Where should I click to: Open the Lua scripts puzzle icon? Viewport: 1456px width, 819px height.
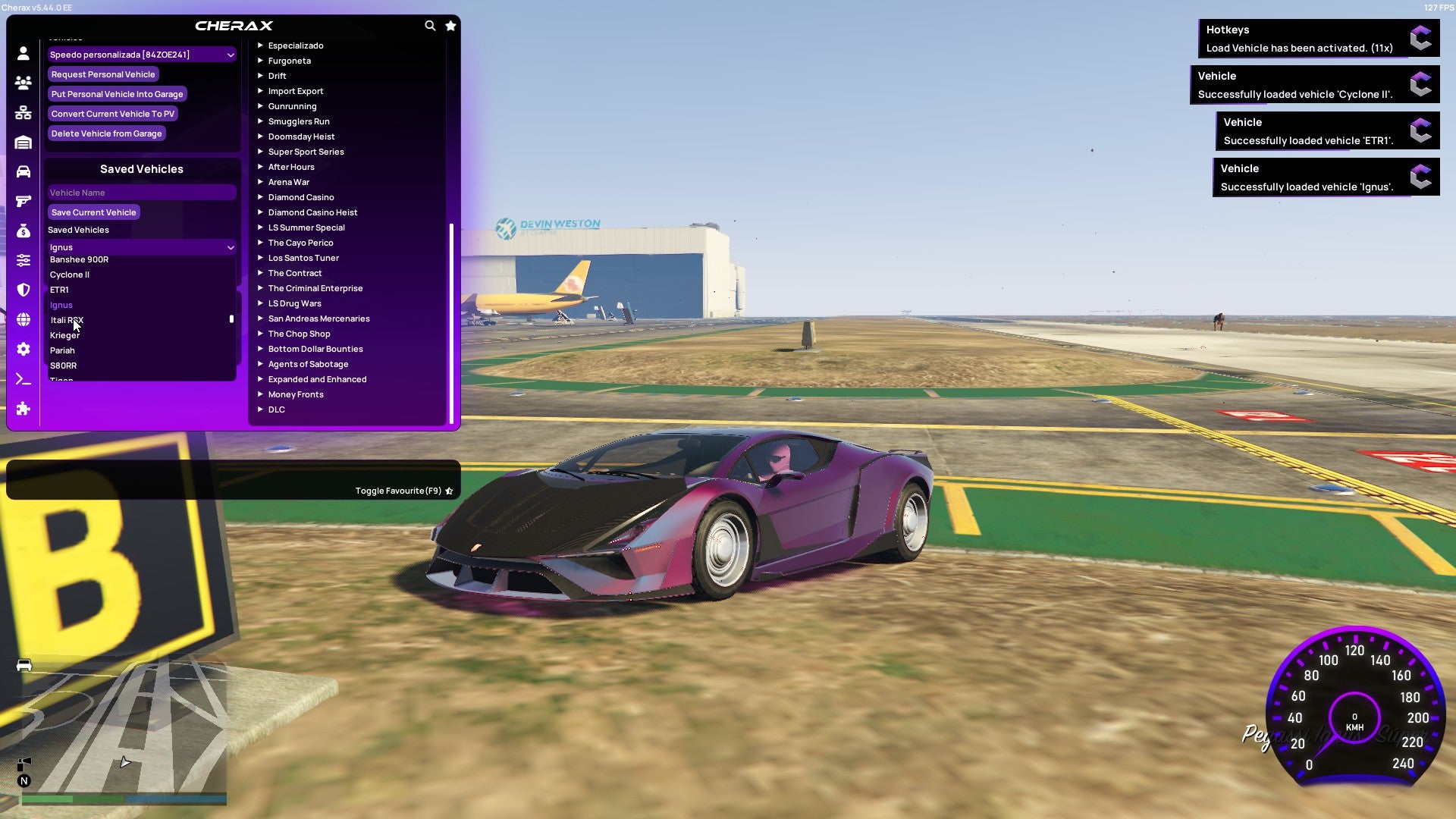coord(23,409)
